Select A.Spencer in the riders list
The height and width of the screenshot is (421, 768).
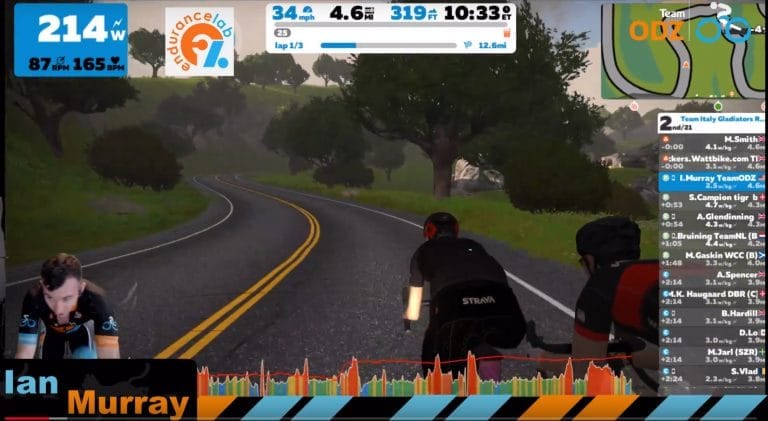712,277
